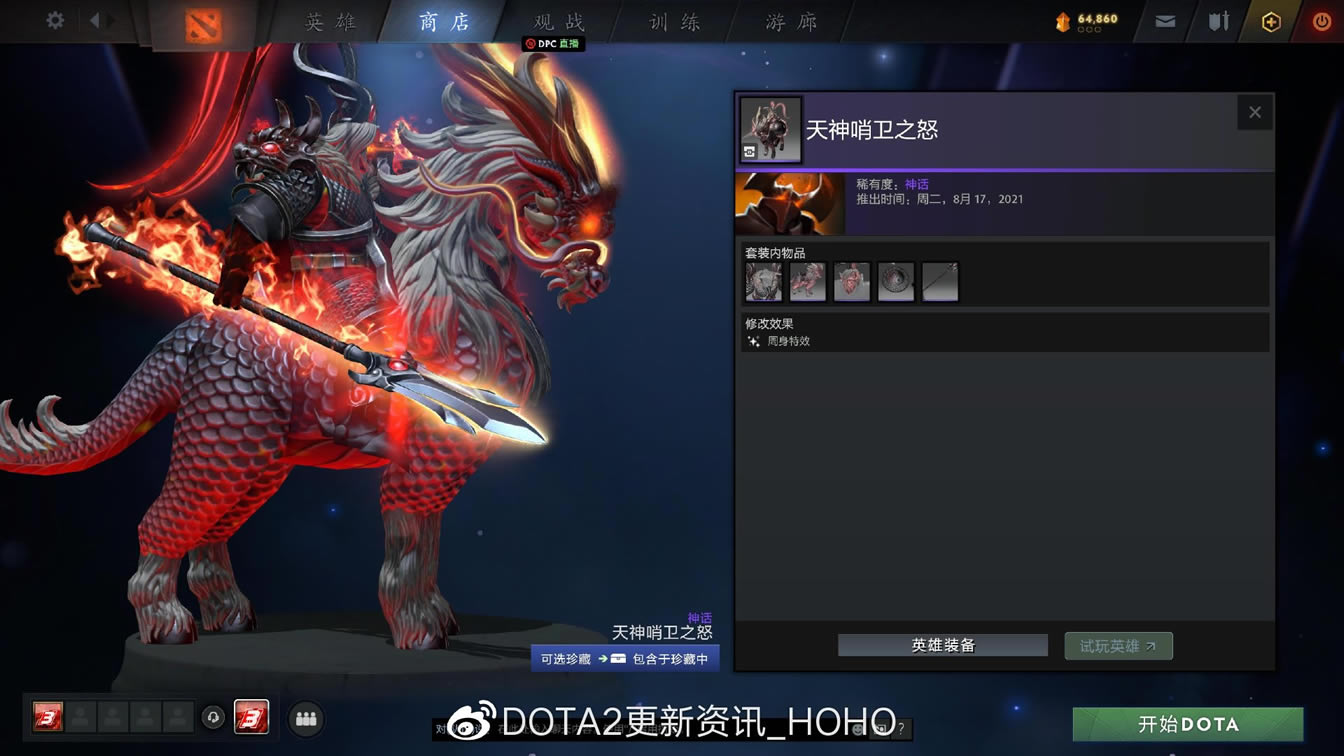This screenshot has width=1344, height=756.
Task: Click the 试玩英雄 button
Action: 1118,645
